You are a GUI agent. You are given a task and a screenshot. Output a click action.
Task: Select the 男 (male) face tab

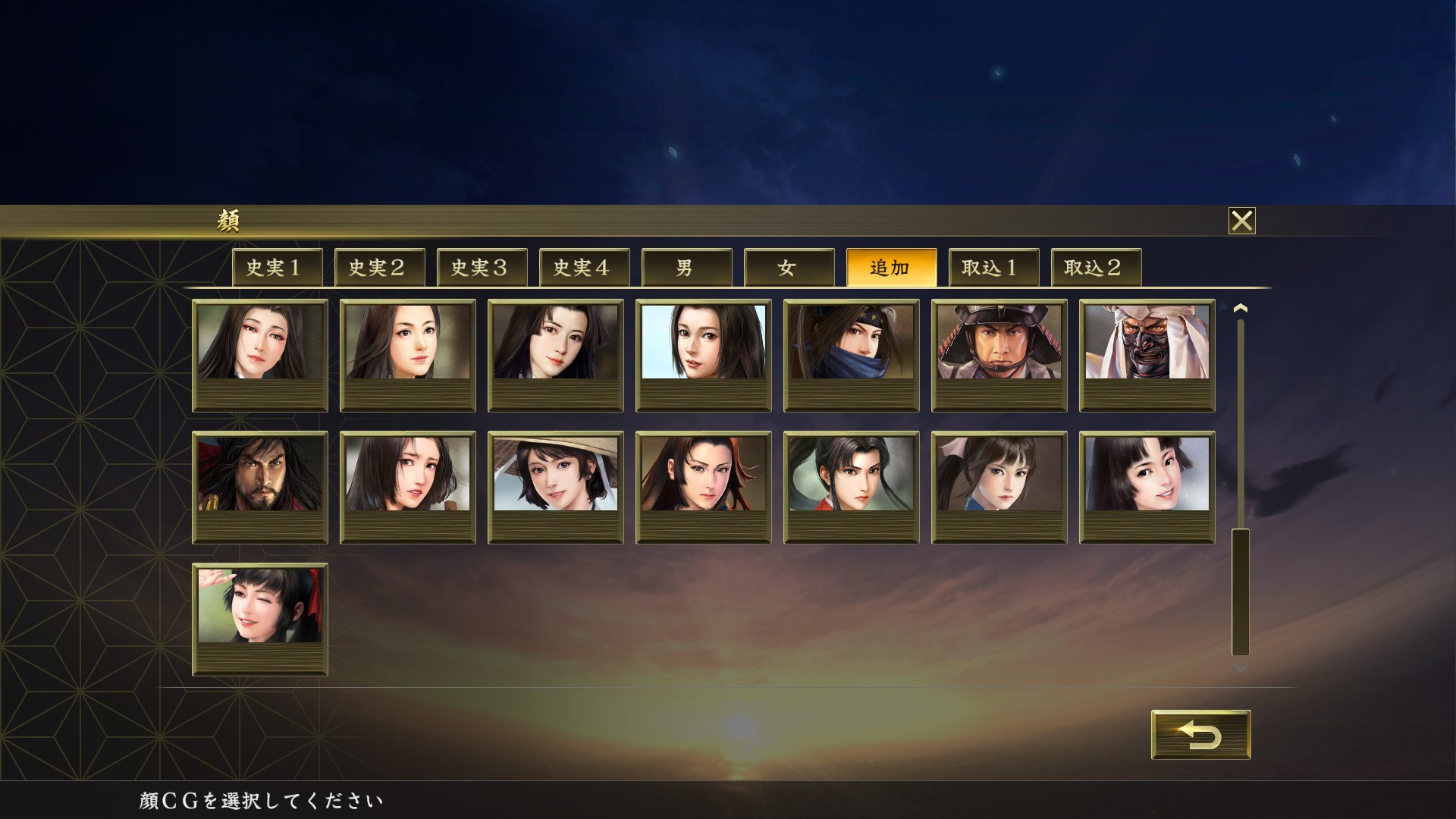[x=687, y=267]
